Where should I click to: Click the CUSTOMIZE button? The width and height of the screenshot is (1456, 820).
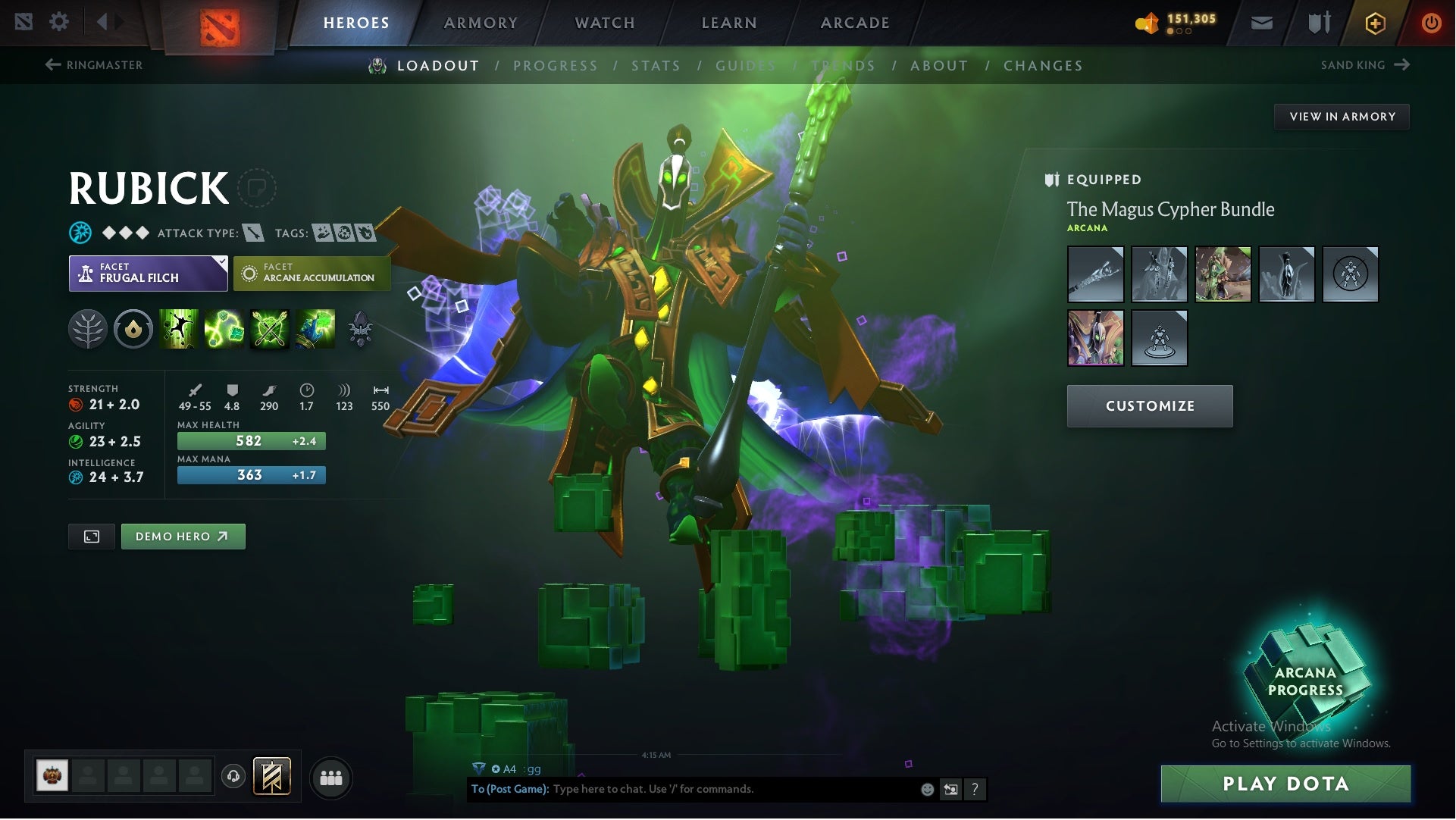(x=1150, y=405)
